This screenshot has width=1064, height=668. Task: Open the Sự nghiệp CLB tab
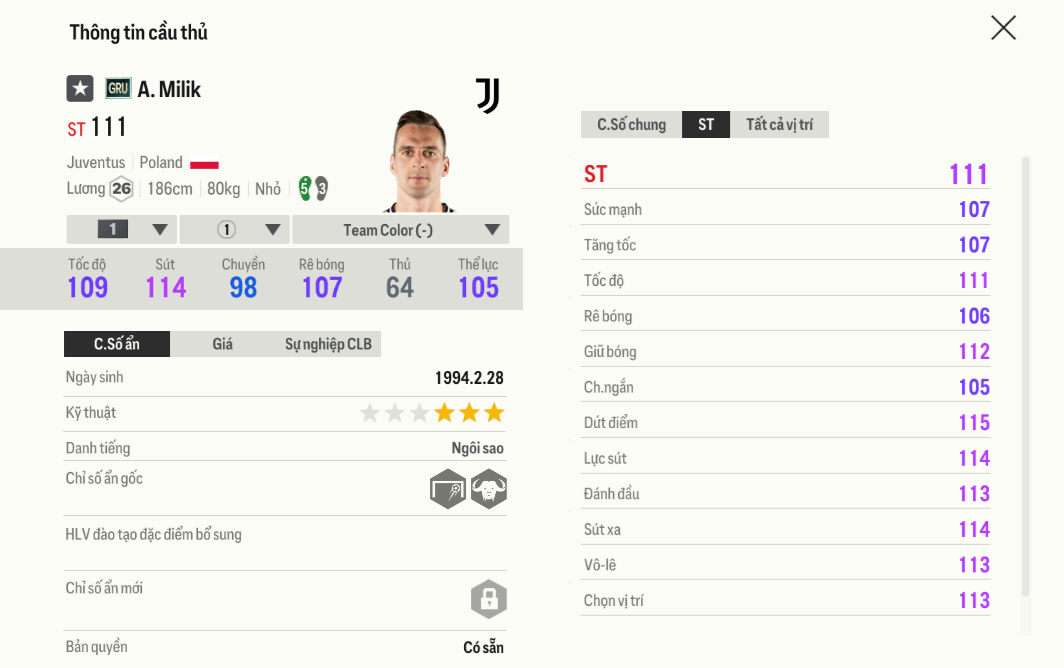click(x=328, y=344)
